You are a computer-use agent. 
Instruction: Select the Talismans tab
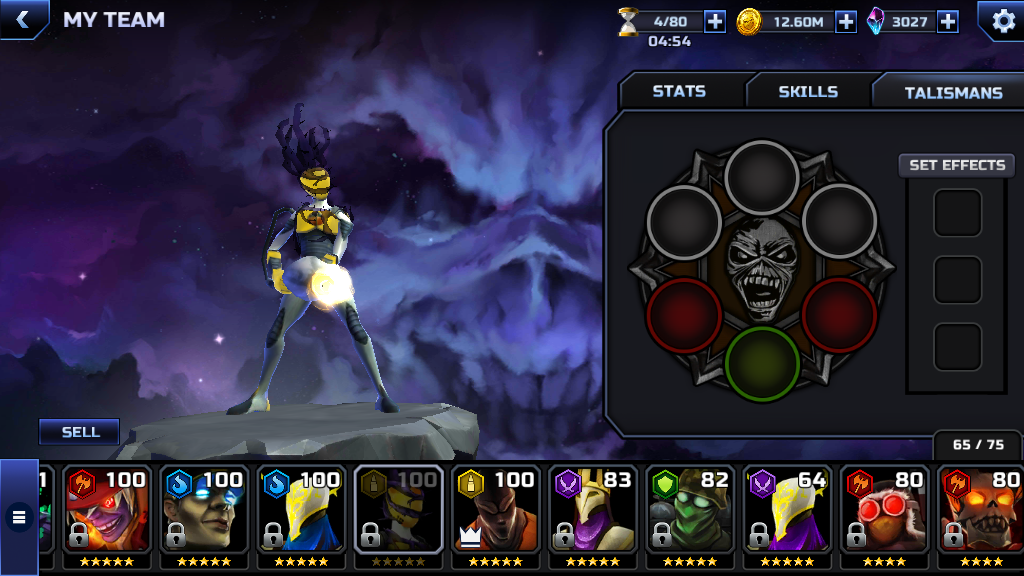point(953,92)
